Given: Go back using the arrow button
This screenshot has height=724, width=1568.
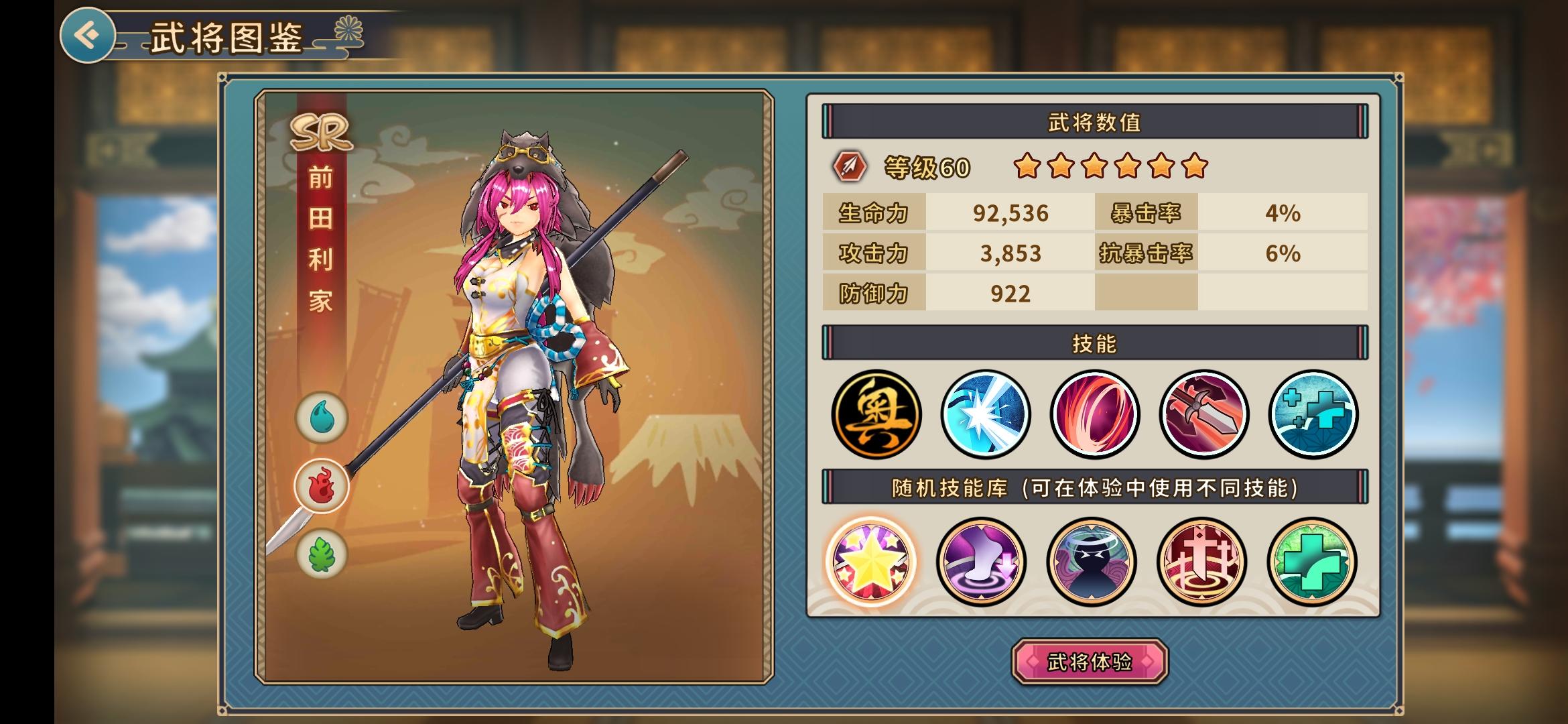Looking at the screenshot, I should click(87, 35).
